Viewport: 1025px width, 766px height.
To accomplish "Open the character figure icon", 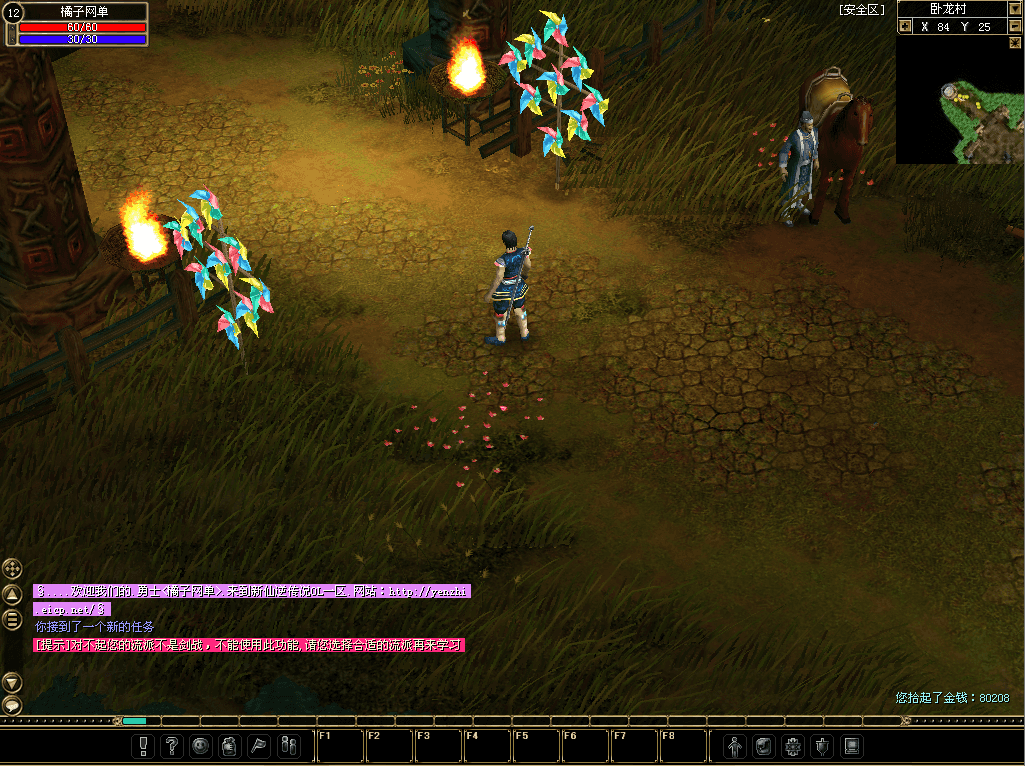I will 735,746.
